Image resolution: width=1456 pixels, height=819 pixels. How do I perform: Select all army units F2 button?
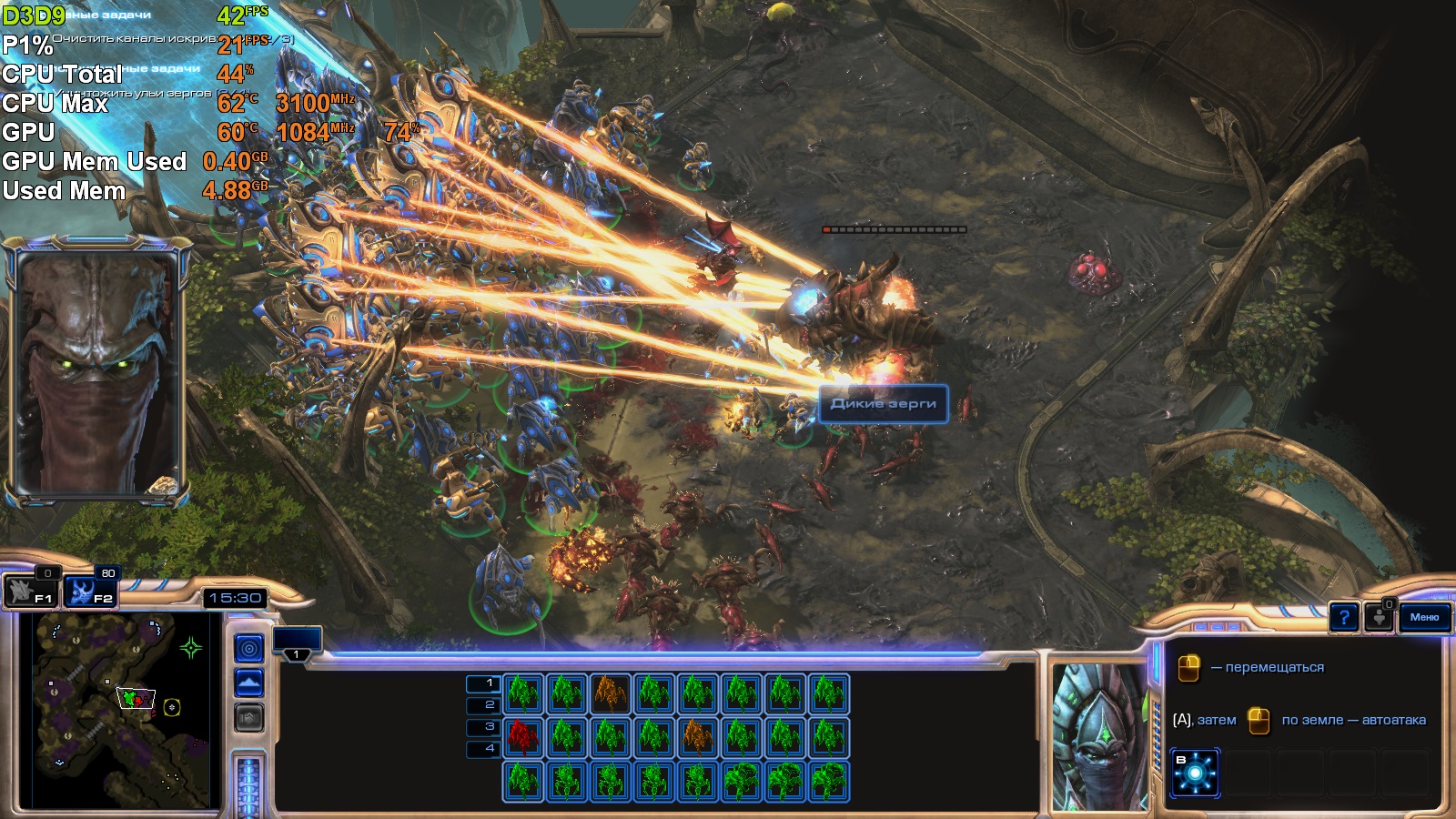pyautogui.click(x=91, y=592)
